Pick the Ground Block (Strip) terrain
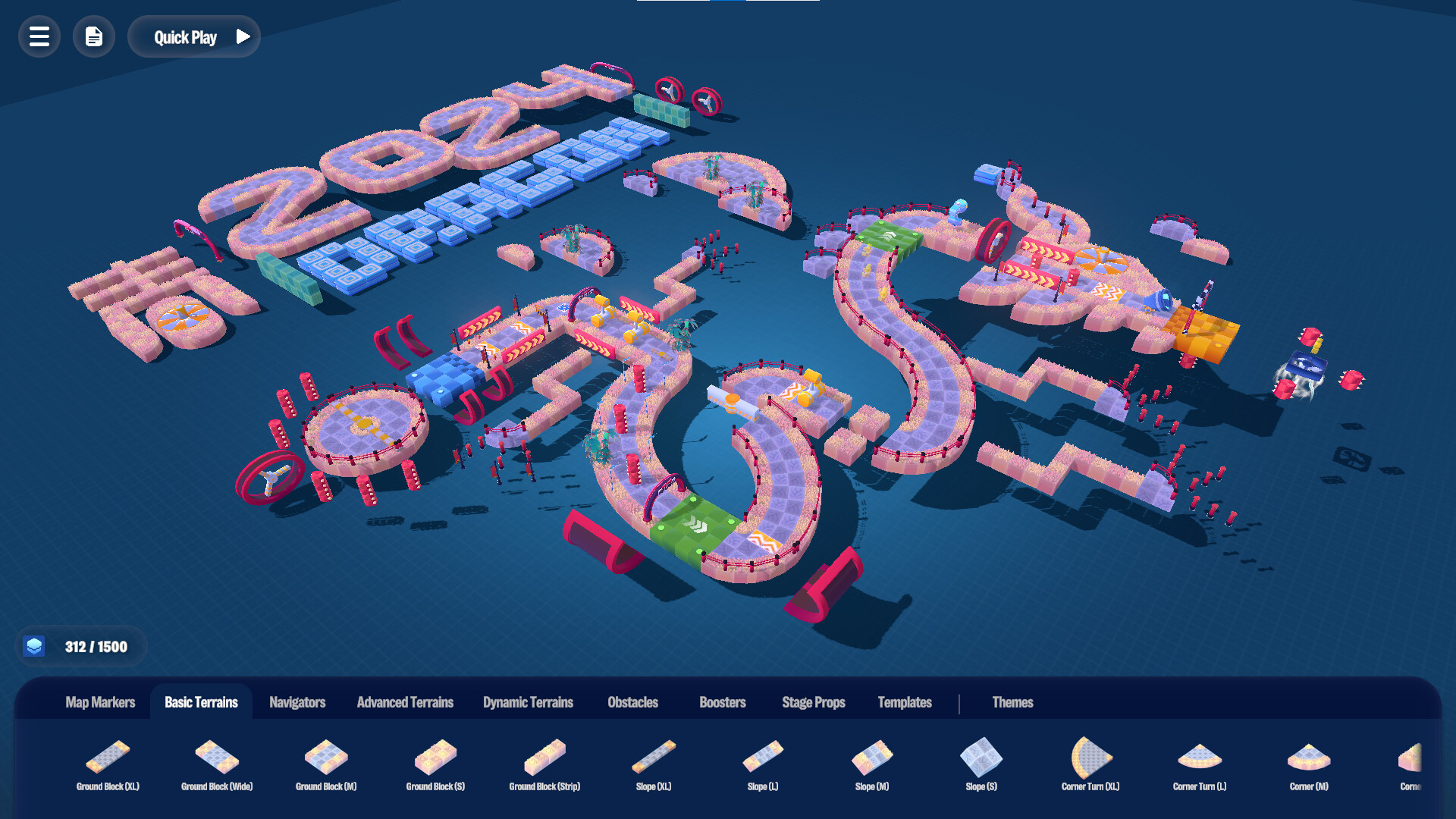Screen dimensions: 1456x819 544,758
